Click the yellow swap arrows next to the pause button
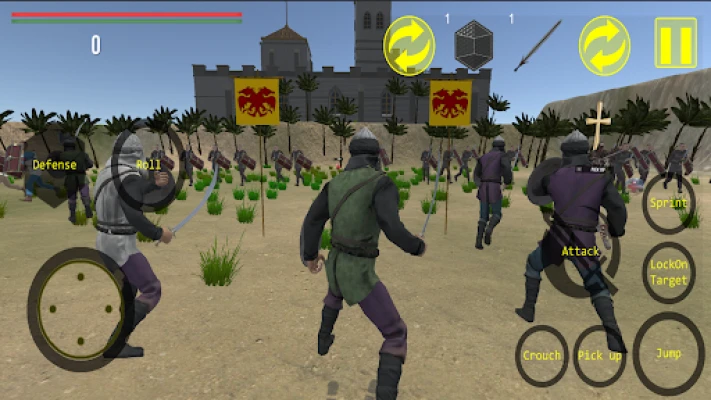This screenshot has height=400, width=711. click(605, 45)
